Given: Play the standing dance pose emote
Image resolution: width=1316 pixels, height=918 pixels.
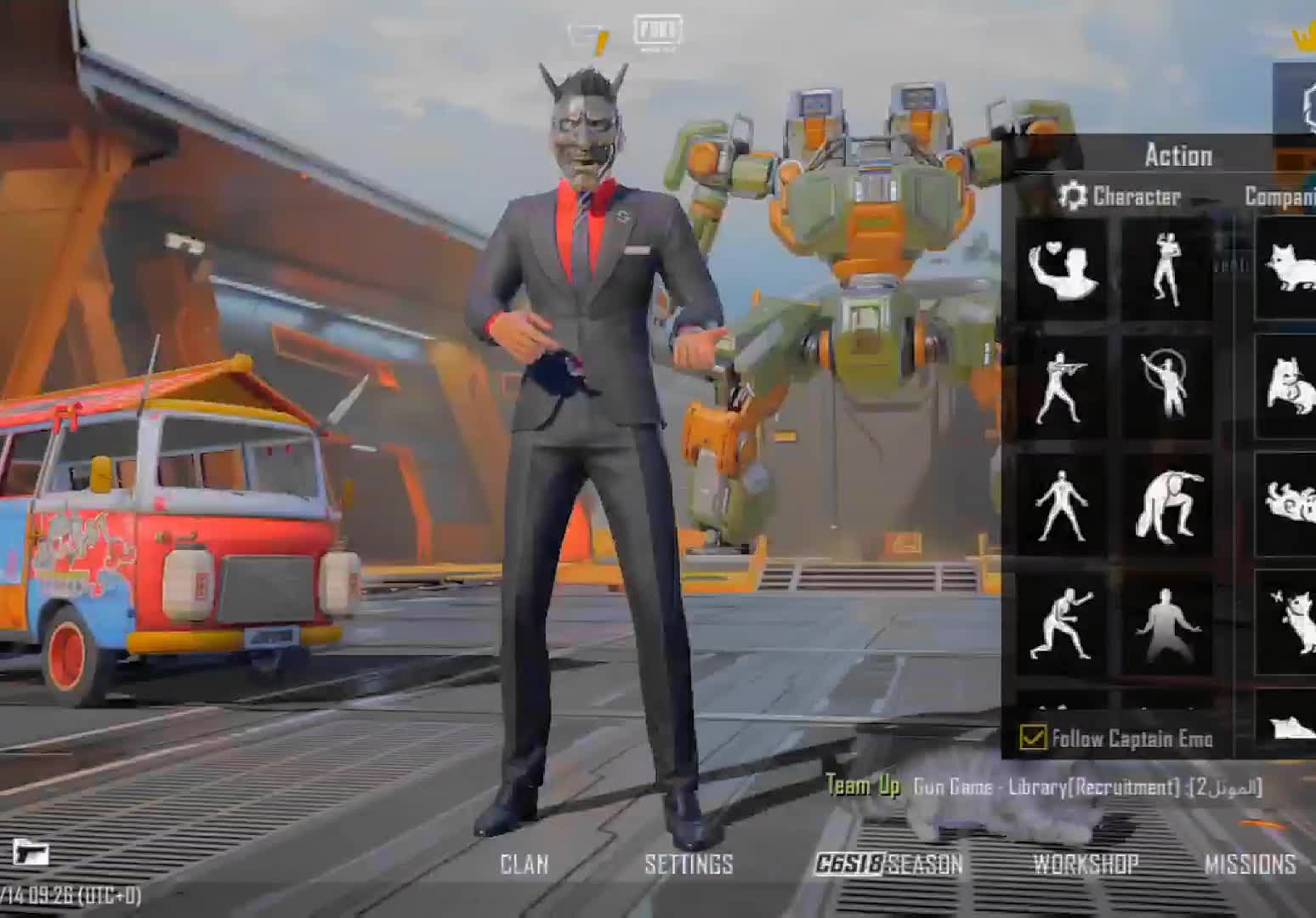Looking at the screenshot, I should coord(1167,269).
